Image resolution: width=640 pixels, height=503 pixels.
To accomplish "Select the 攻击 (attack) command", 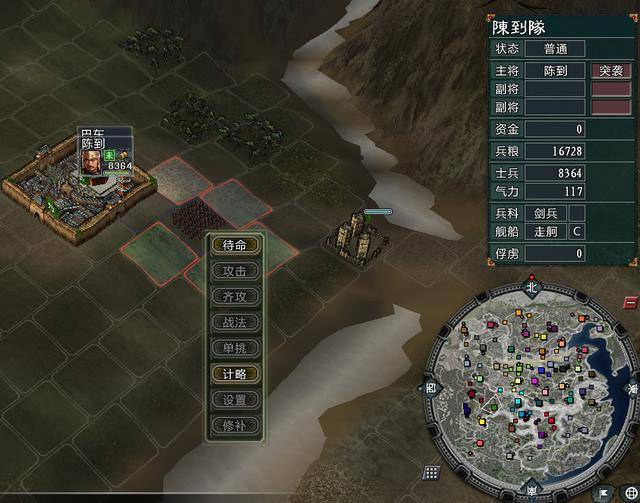I will pos(235,271).
